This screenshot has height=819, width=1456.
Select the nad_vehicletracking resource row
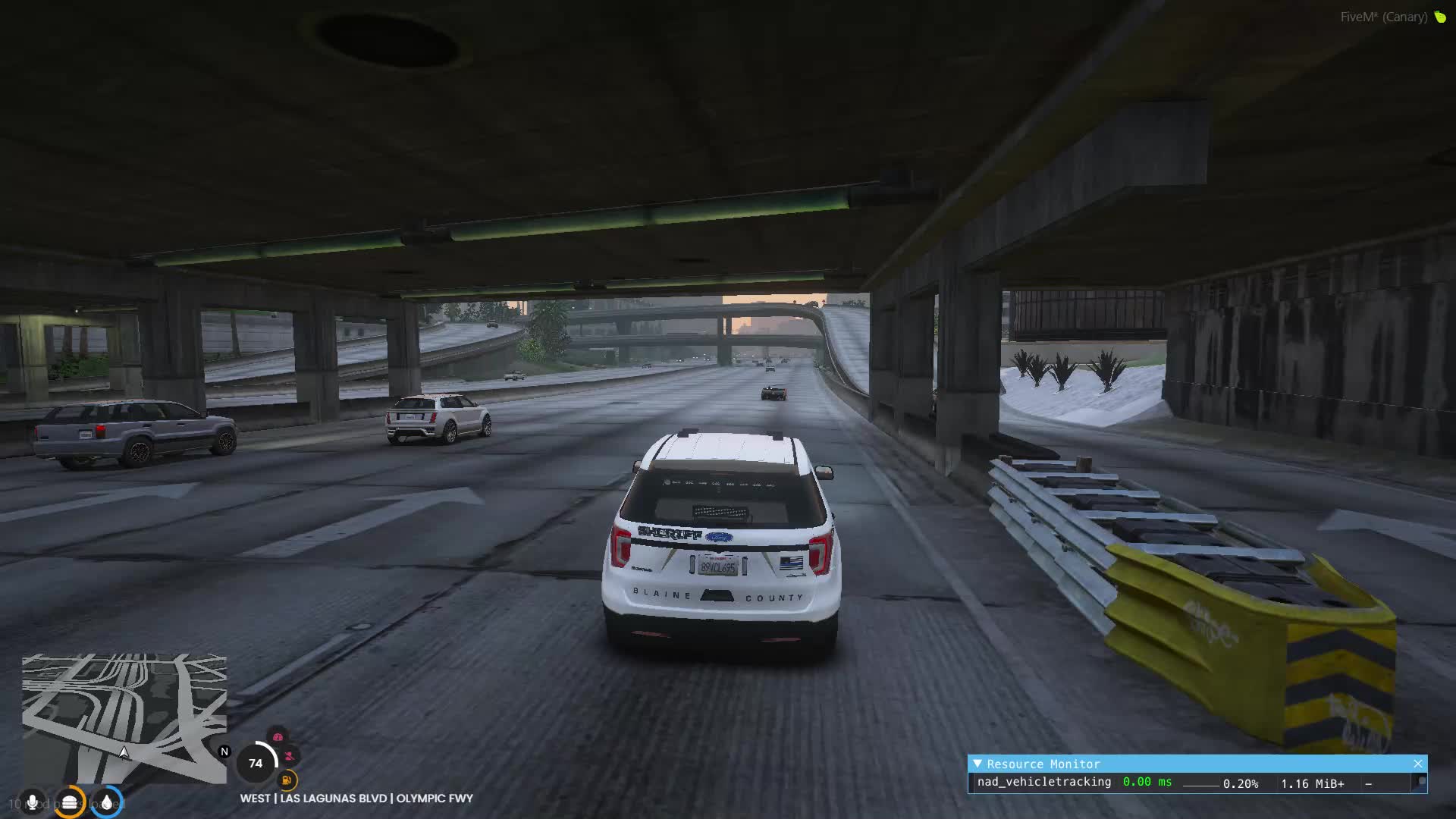(1043, 783)
